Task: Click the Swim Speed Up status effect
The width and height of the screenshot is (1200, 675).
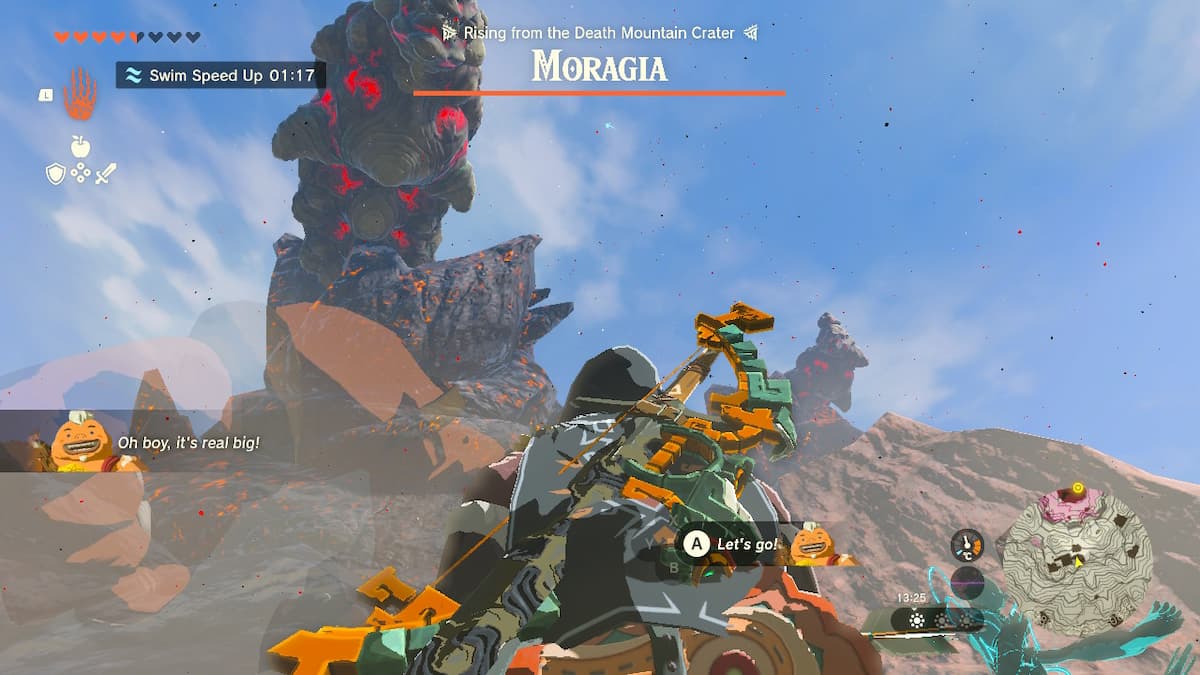Action: click(220, 75)
